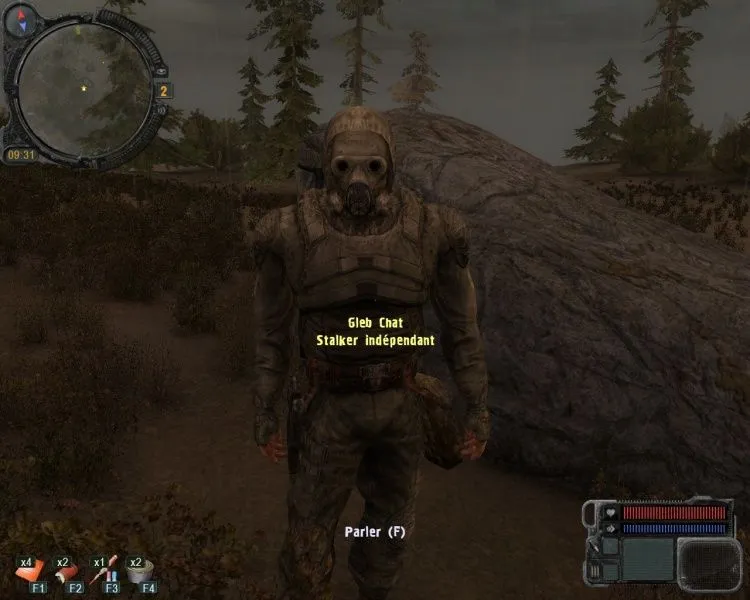Use the bandage roll quick slot
750x600 pixels.
point(65,571)
